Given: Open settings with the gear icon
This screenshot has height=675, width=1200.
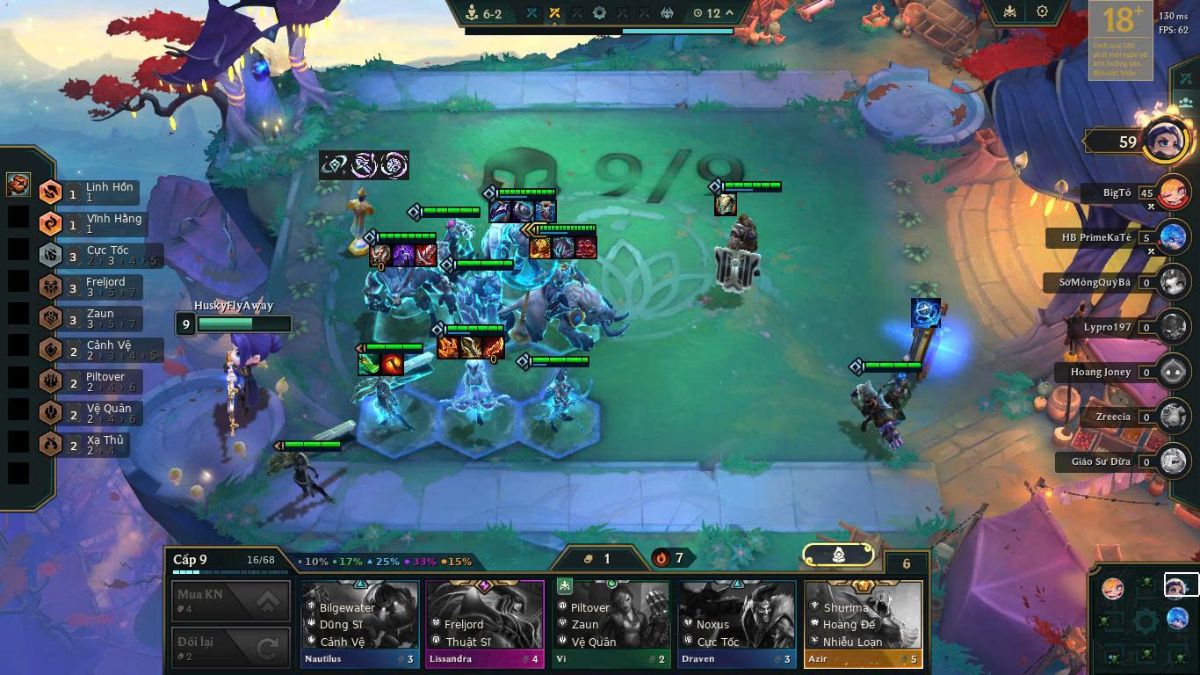Looking at the screenshot, I should [1042, 12].
